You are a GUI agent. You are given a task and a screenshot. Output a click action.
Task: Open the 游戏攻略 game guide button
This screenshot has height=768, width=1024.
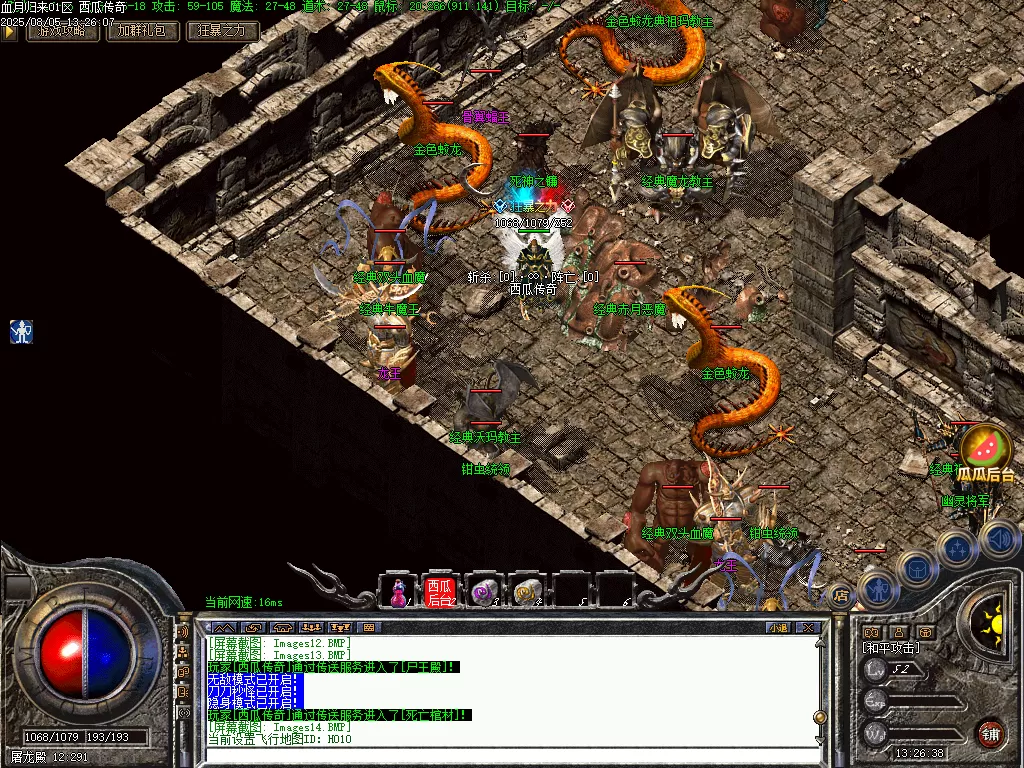[62, 31]
